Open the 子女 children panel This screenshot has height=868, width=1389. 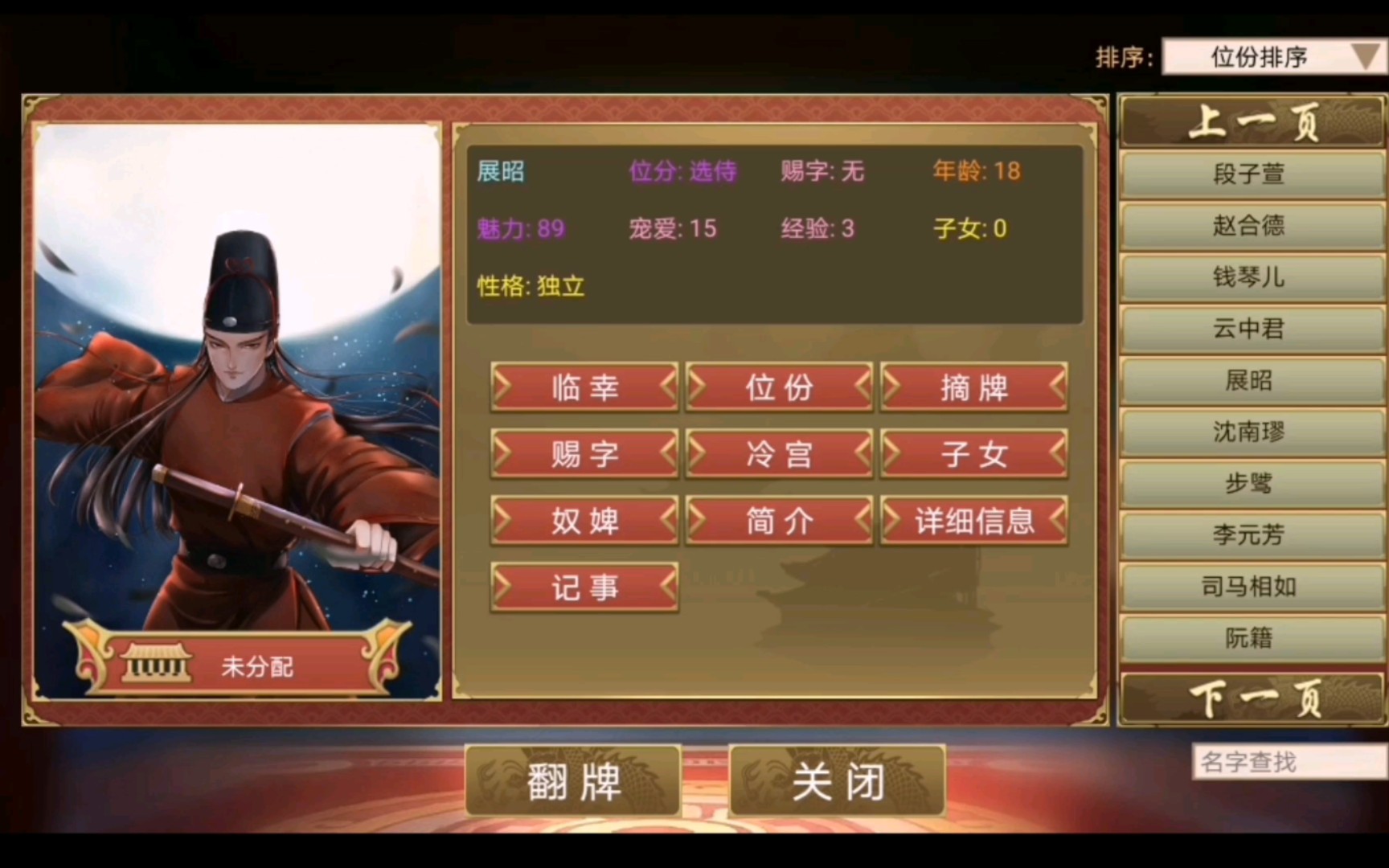coord(973,454)
